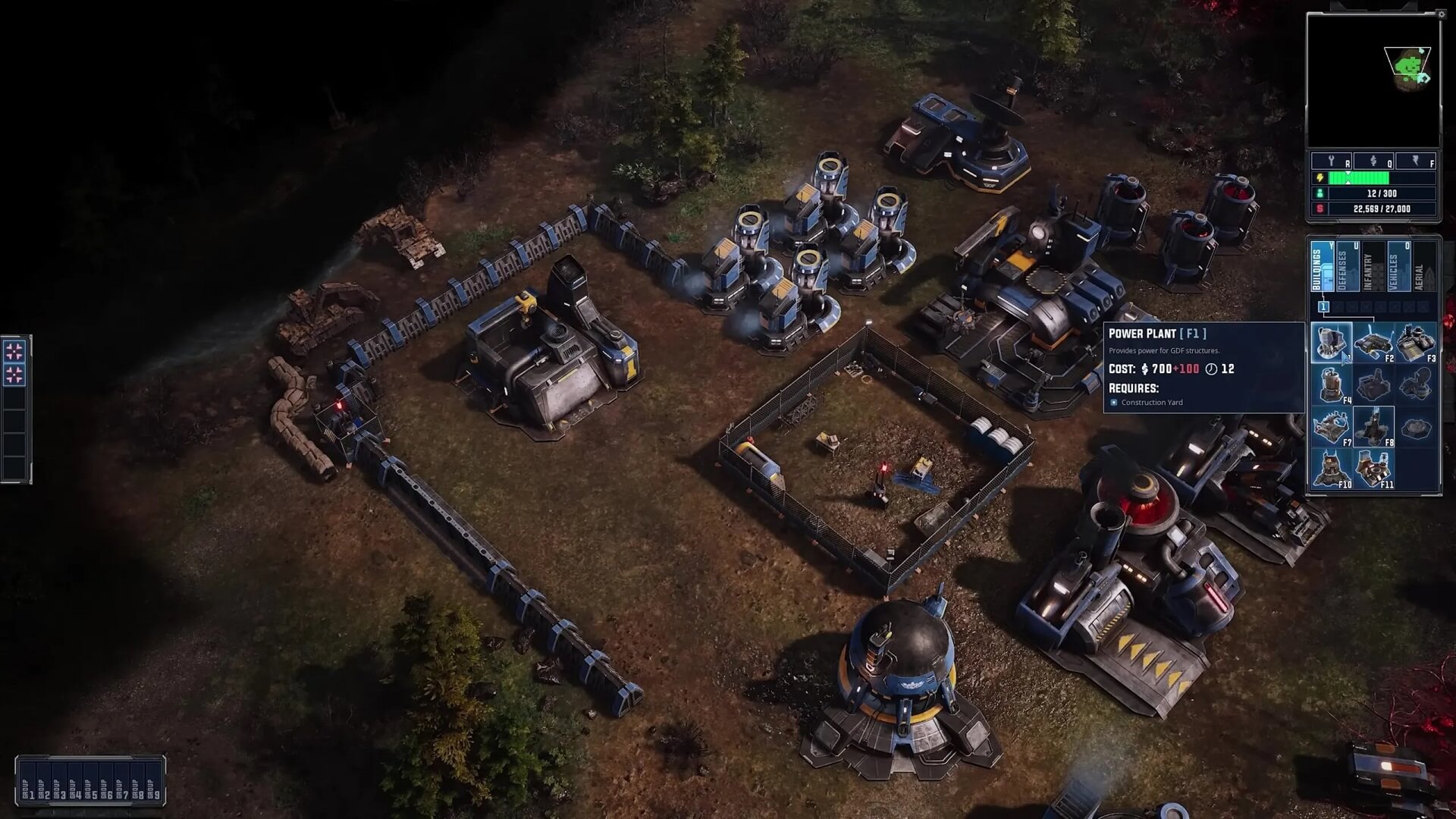
Task: Select production queue number 1
Action: pyautogui.click(x=1323, y=306)
